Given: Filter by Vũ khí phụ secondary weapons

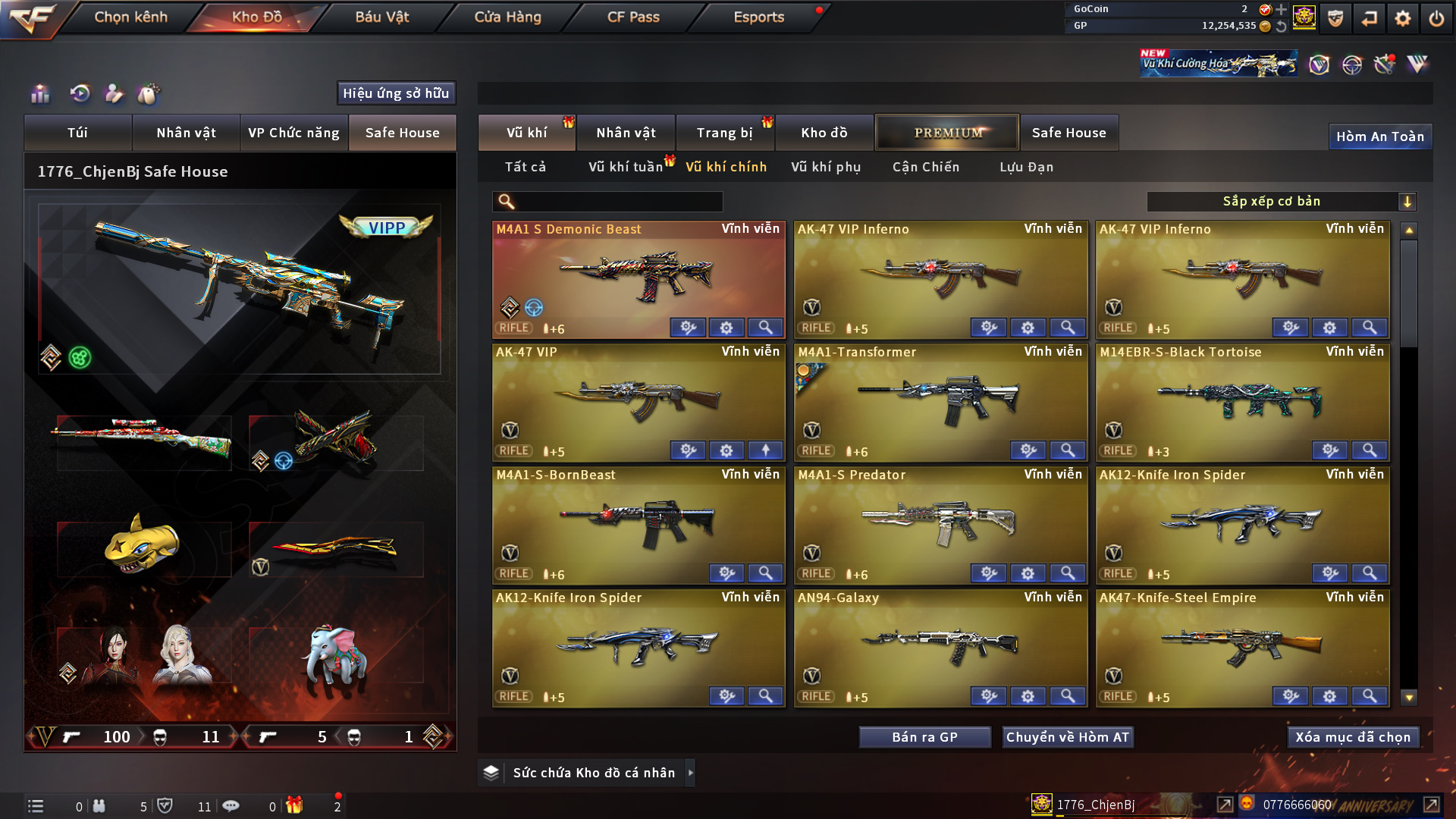Looking at the screenshot, I should tap(826, 167).
